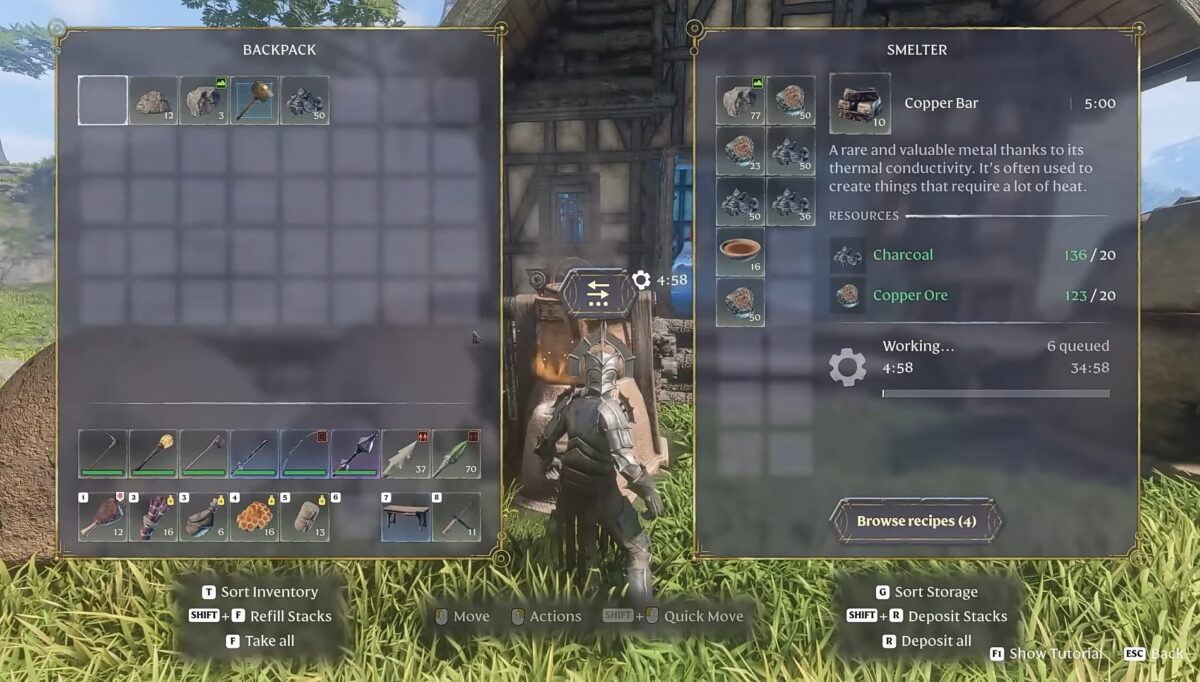Select the roasted meat in hotbar slot 1
1200x682 pixels.
coord(103,517)
